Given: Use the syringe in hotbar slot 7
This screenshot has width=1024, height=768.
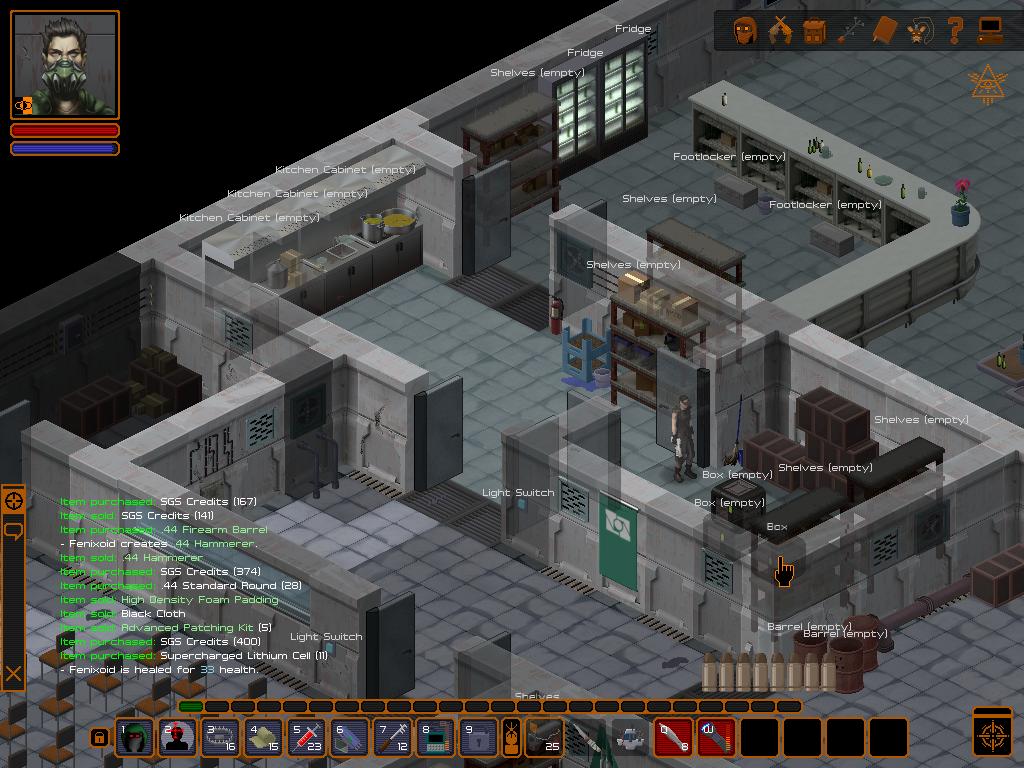Looking at the screenshot, I should (392, 738).
